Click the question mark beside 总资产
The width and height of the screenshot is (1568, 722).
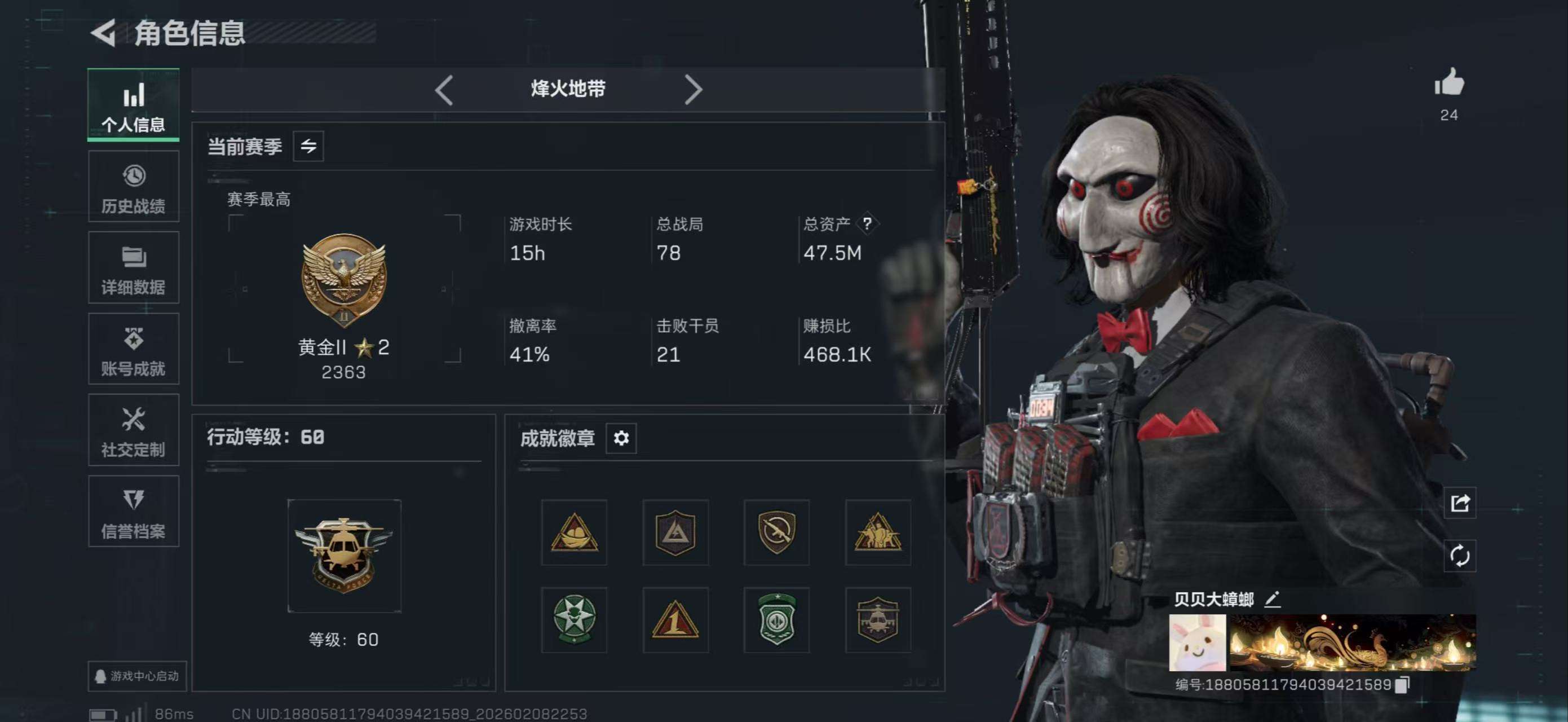(867, 224)
